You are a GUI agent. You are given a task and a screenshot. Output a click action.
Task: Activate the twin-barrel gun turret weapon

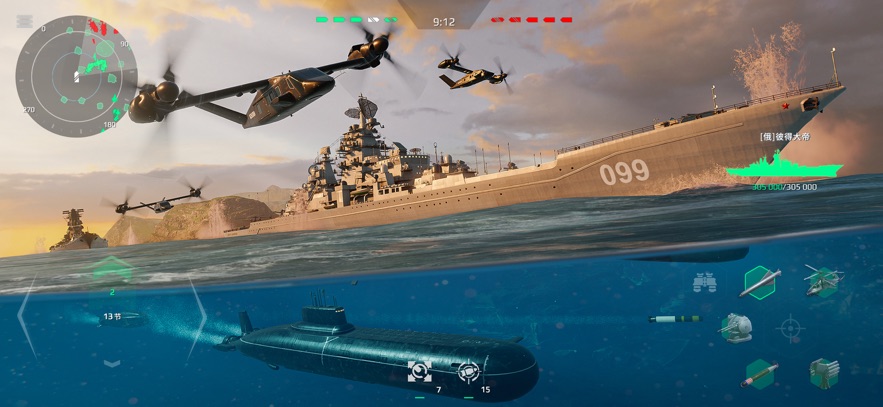click(x=736, y=327)
